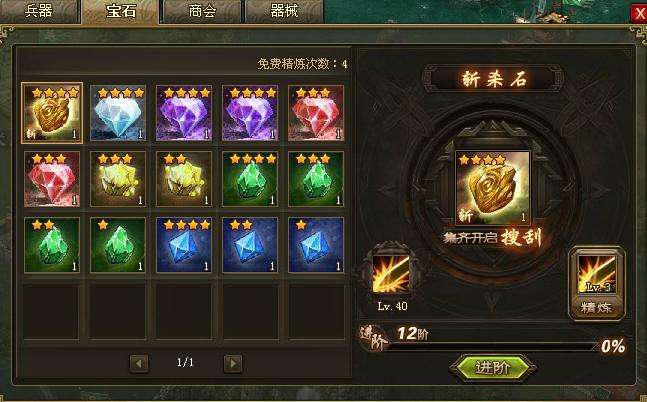Select the two-star yellow gem
647x402 pixels.
coord(184,178)
